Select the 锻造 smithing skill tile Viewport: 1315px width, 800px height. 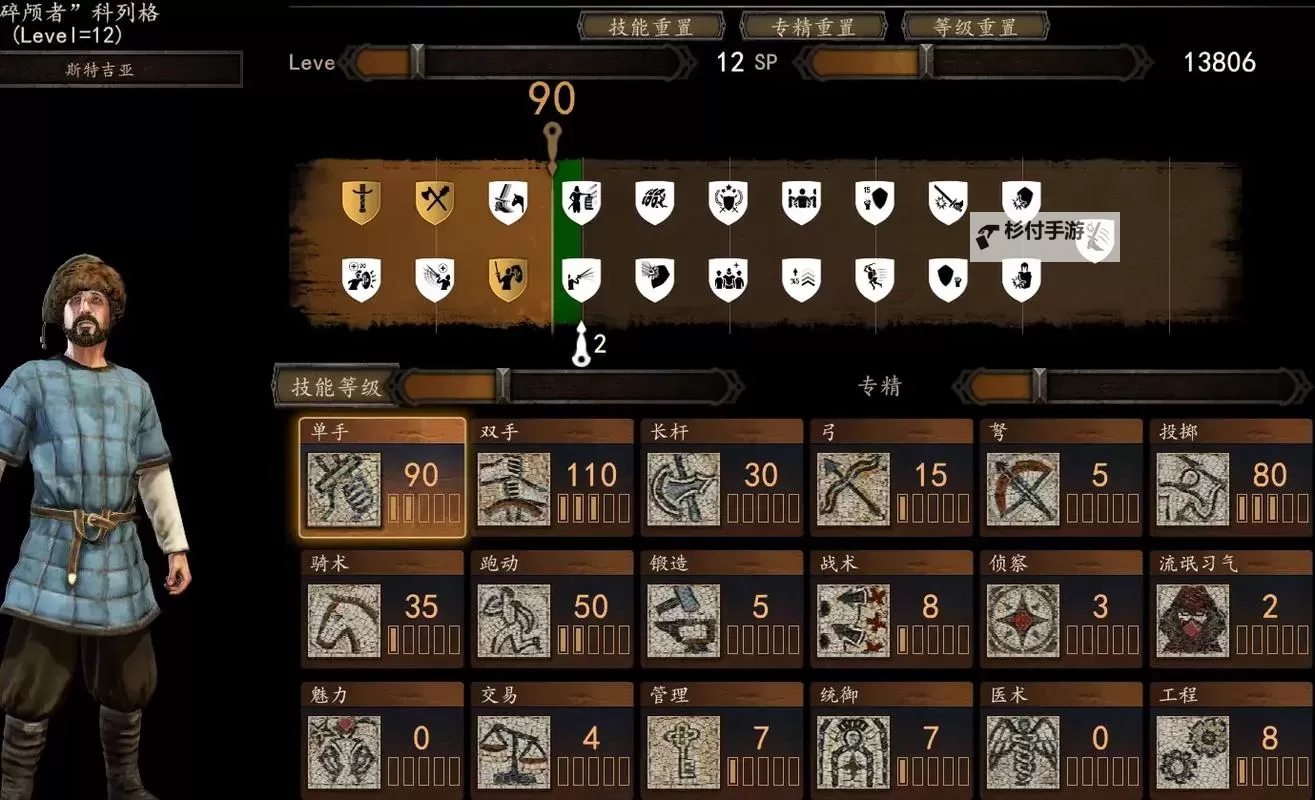pos(722,610)
